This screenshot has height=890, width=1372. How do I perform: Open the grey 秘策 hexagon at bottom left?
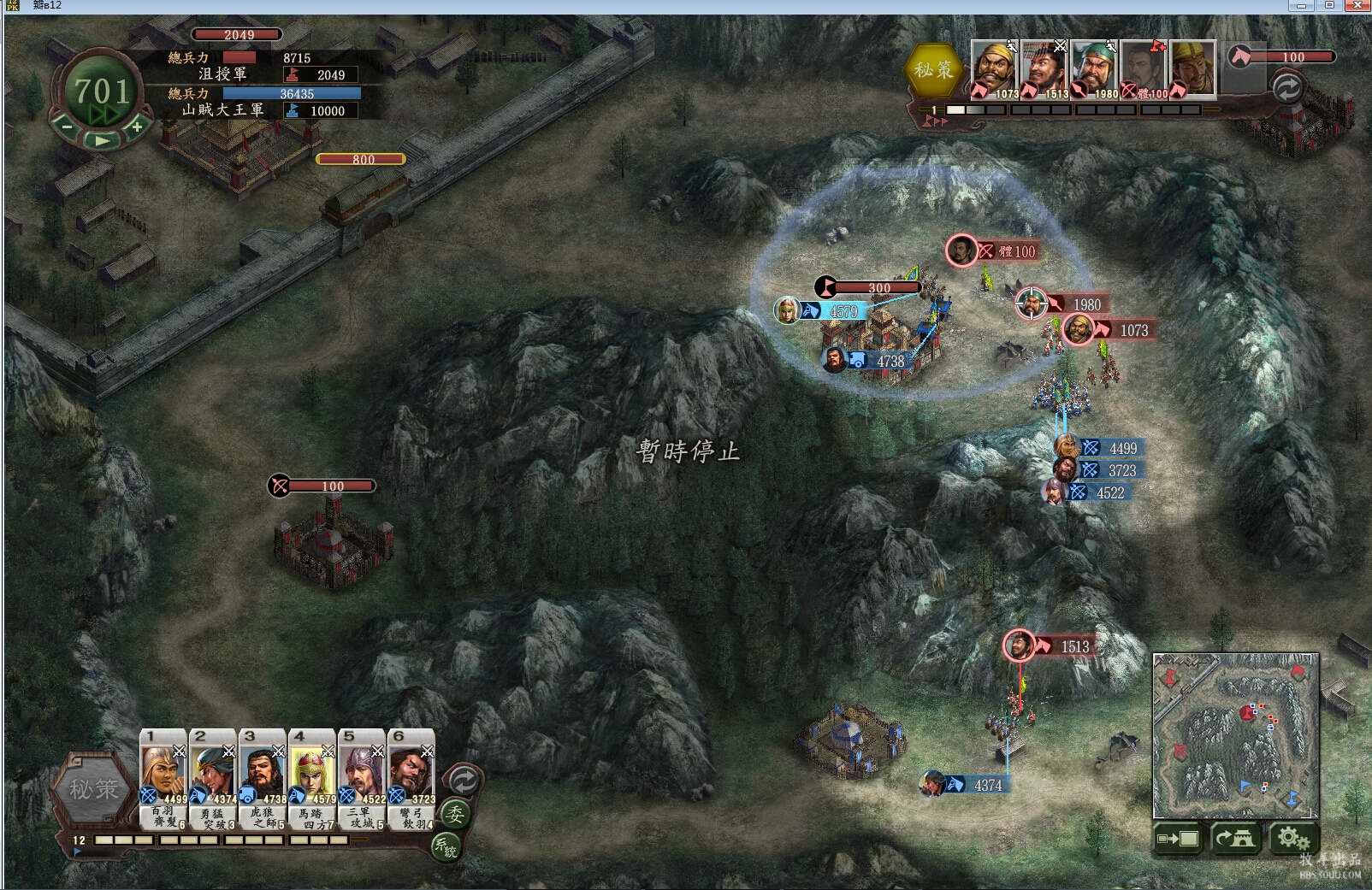(93, 788)
